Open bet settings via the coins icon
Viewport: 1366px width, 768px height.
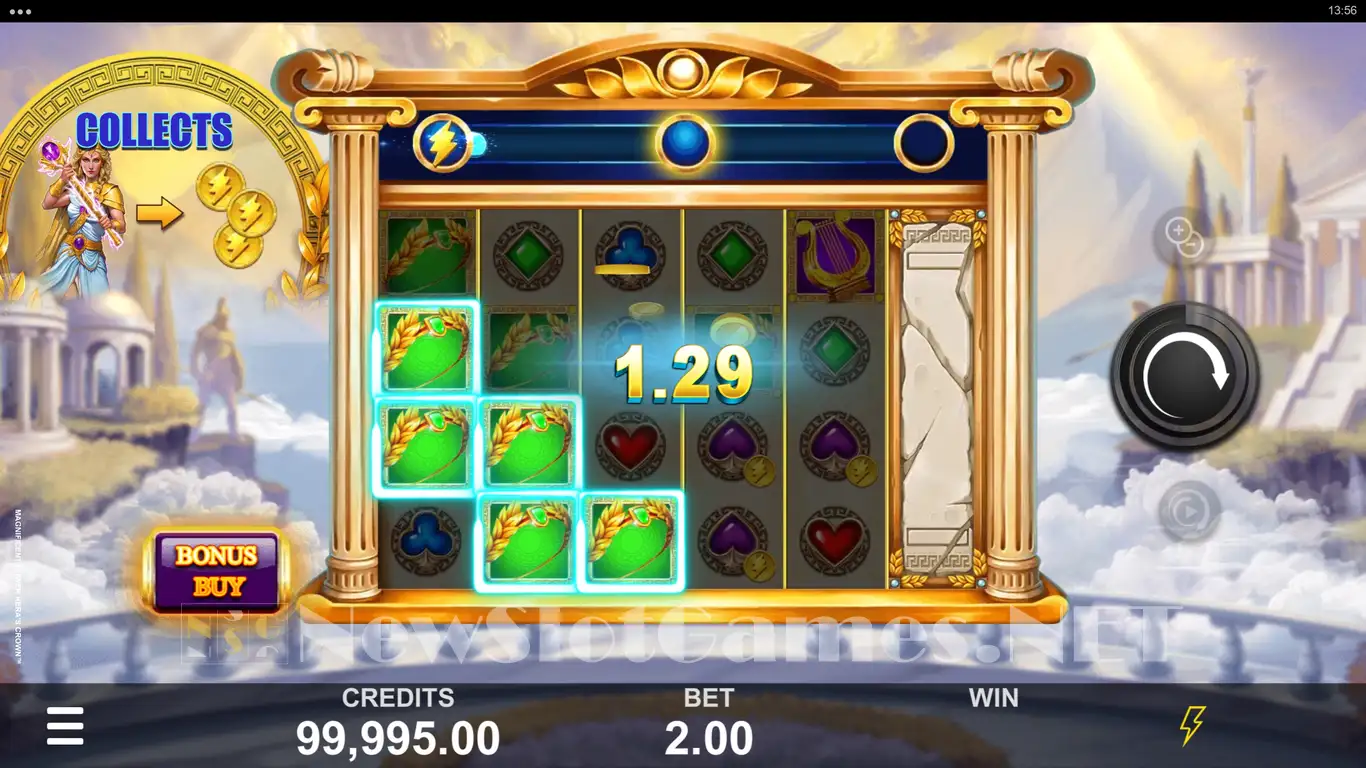[1185, 237]
